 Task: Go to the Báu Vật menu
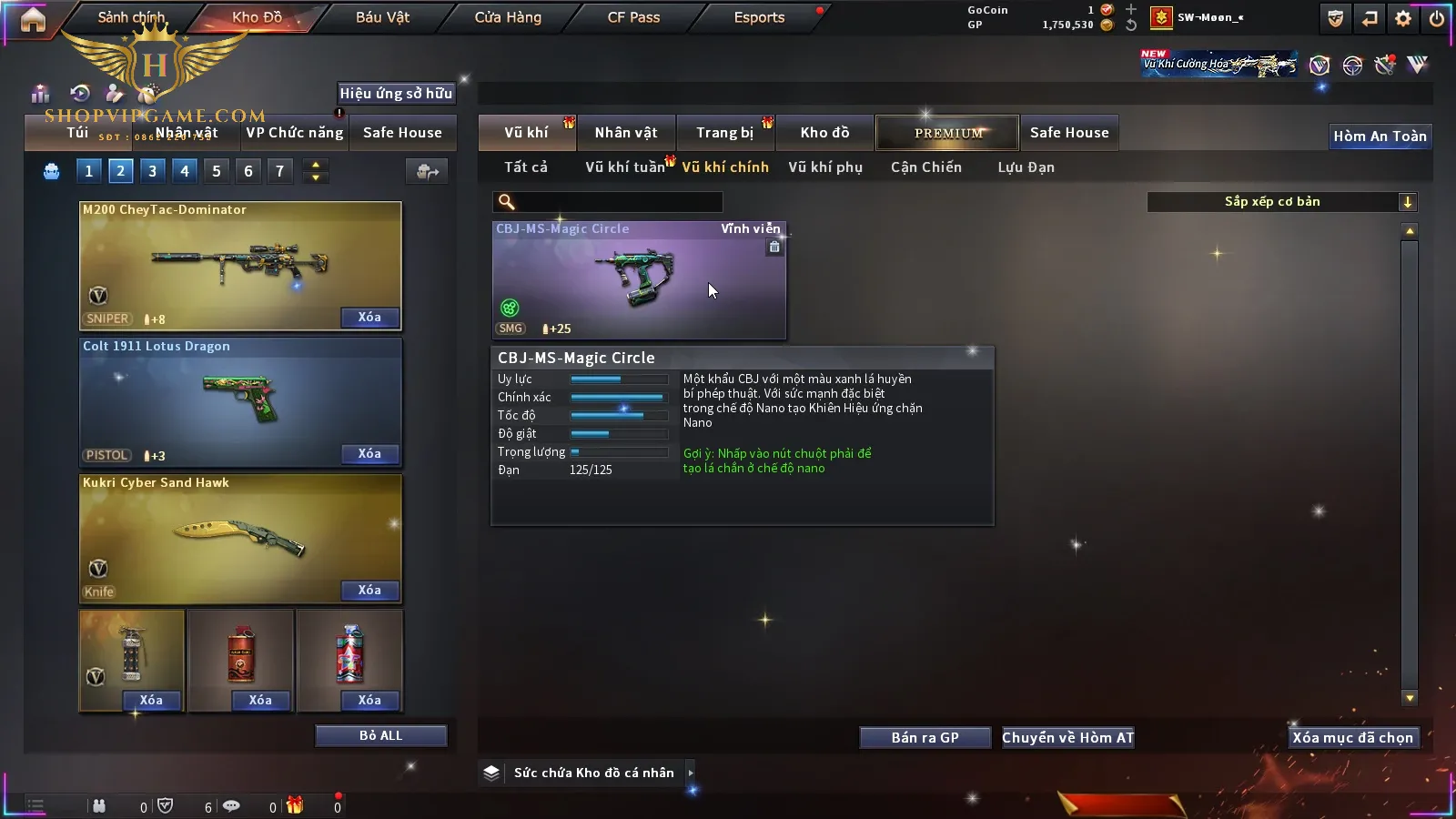(x=382, y=17)
